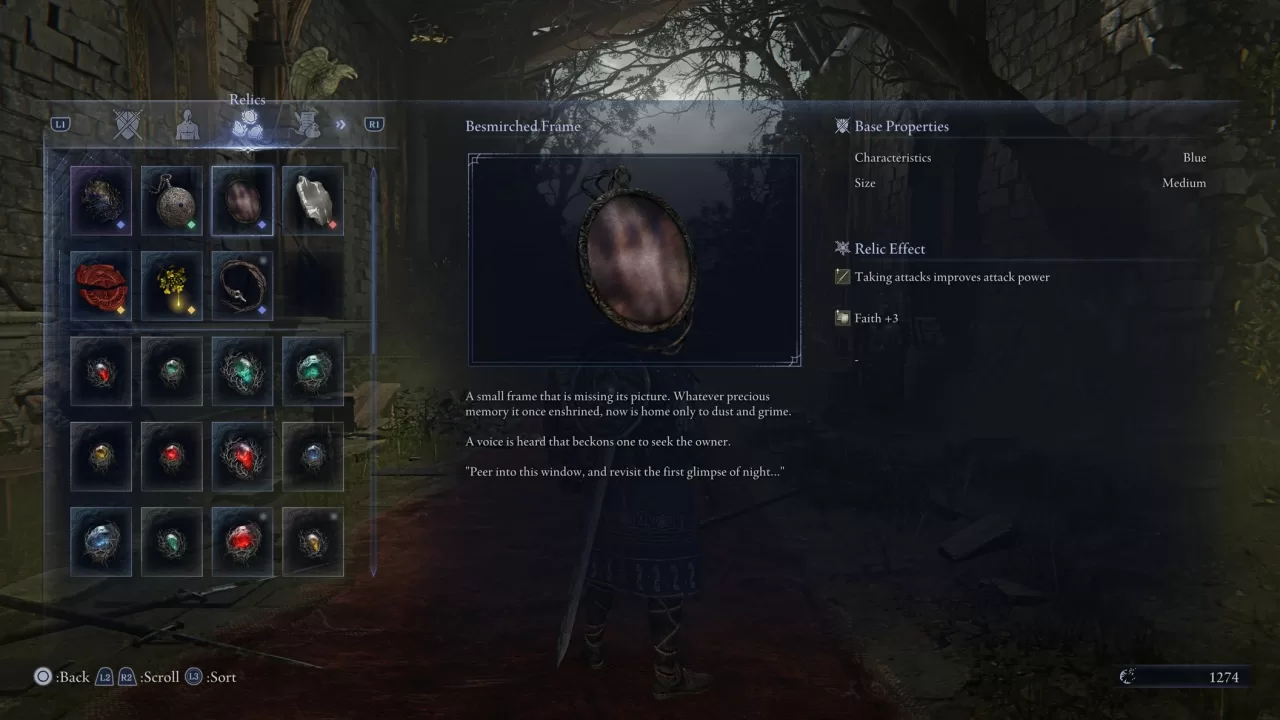Click the Faith +3 relic effect icon
Screen dimensions: 1280x720
[x=841, y=318]
